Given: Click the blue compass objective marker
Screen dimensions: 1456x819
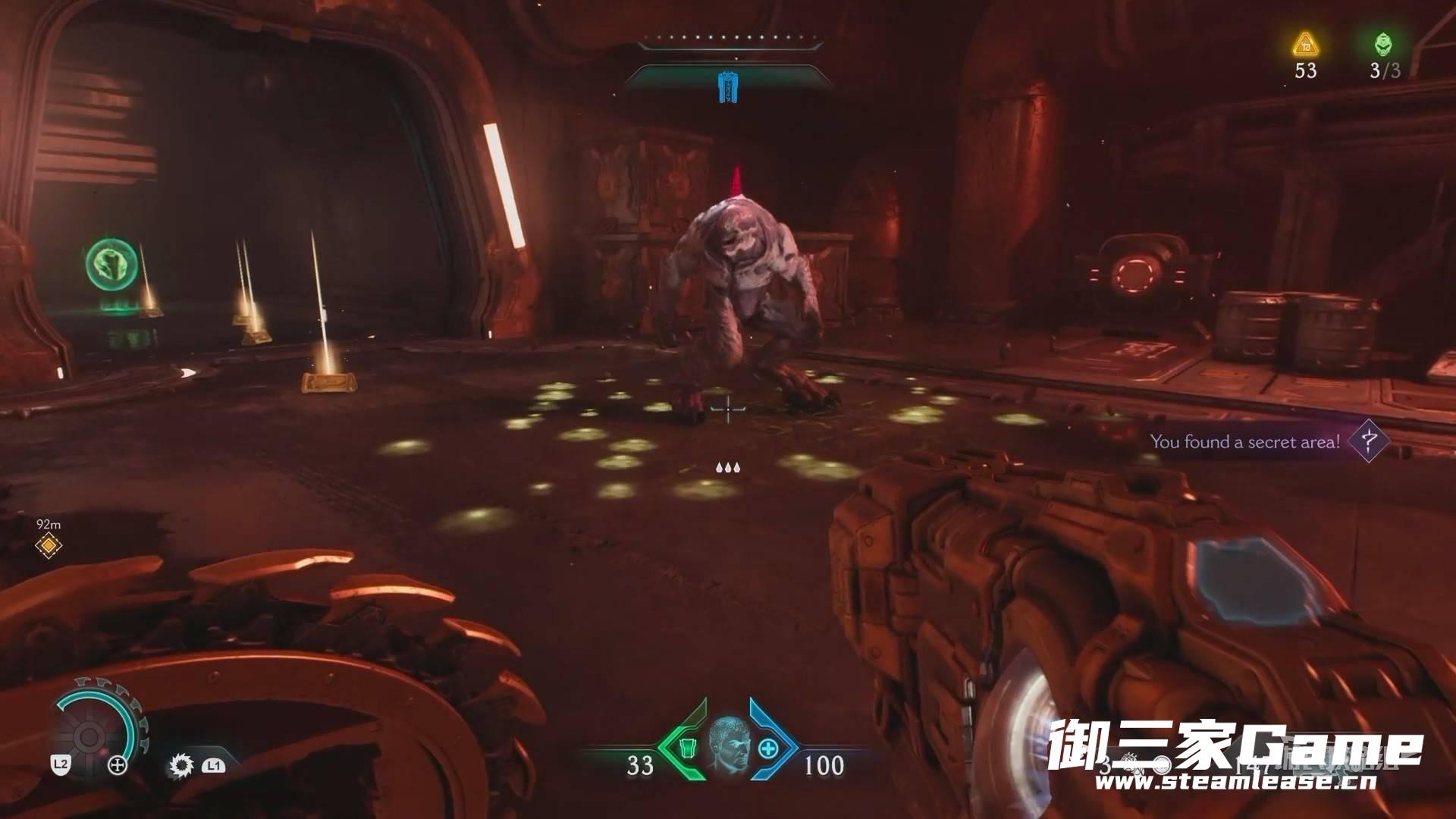Looking at the screenshot, I should tap(727, 86).
